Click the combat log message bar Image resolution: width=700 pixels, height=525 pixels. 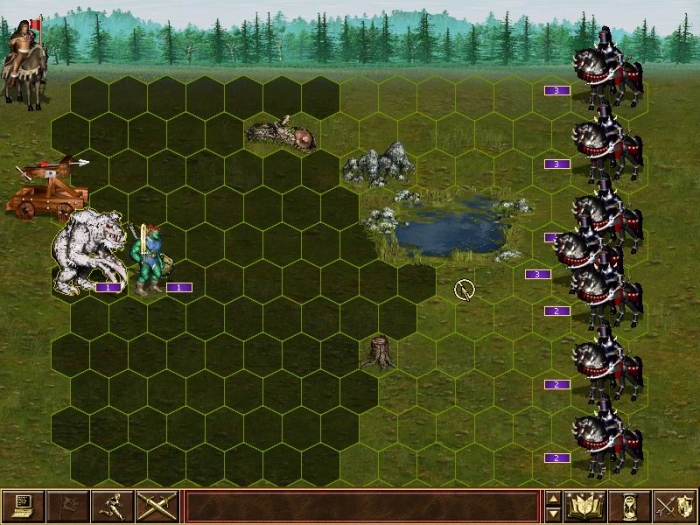tap(362, 507)
